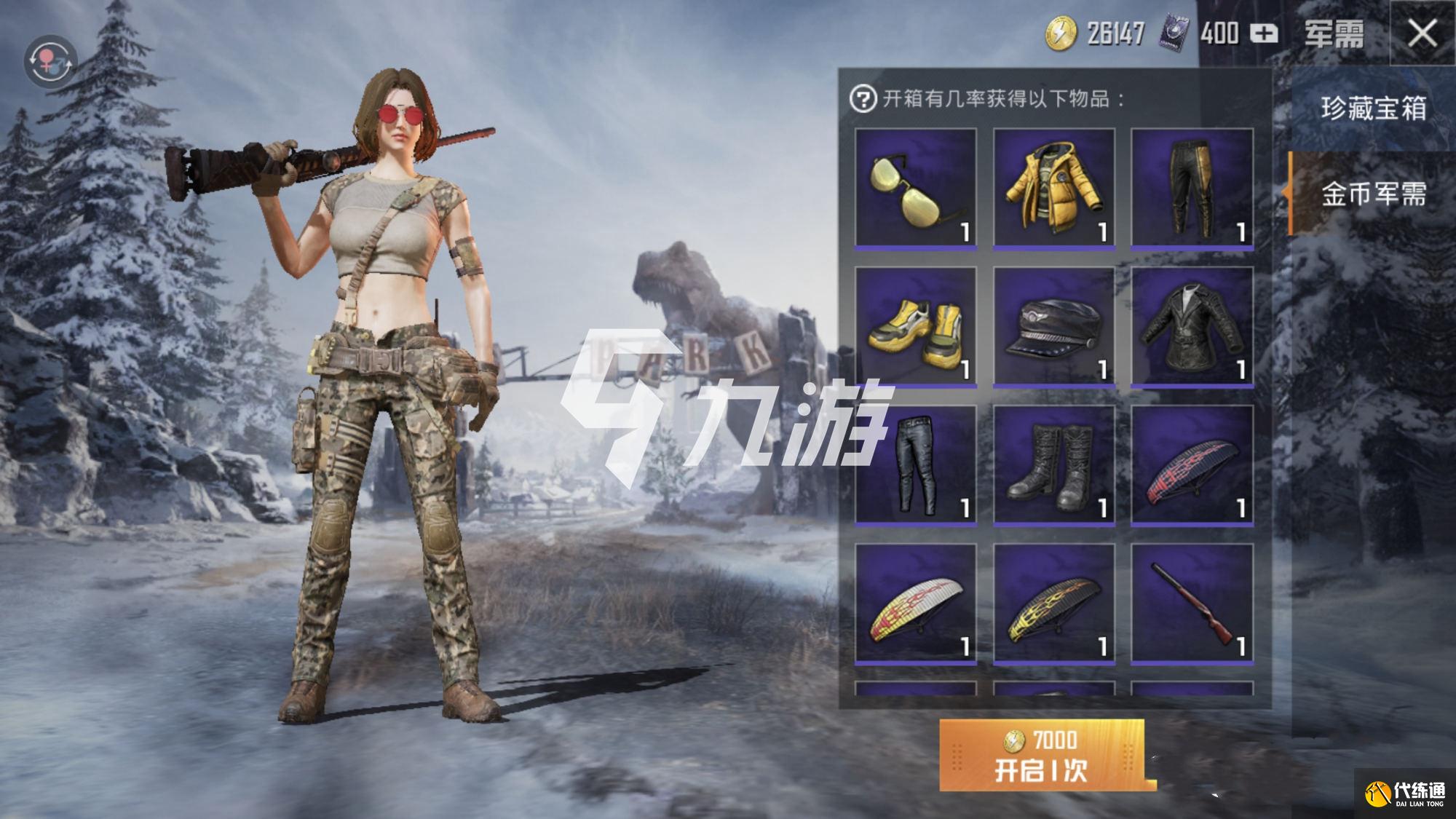
Task: Choose the black and gold pants
Action: point(1192,189)
